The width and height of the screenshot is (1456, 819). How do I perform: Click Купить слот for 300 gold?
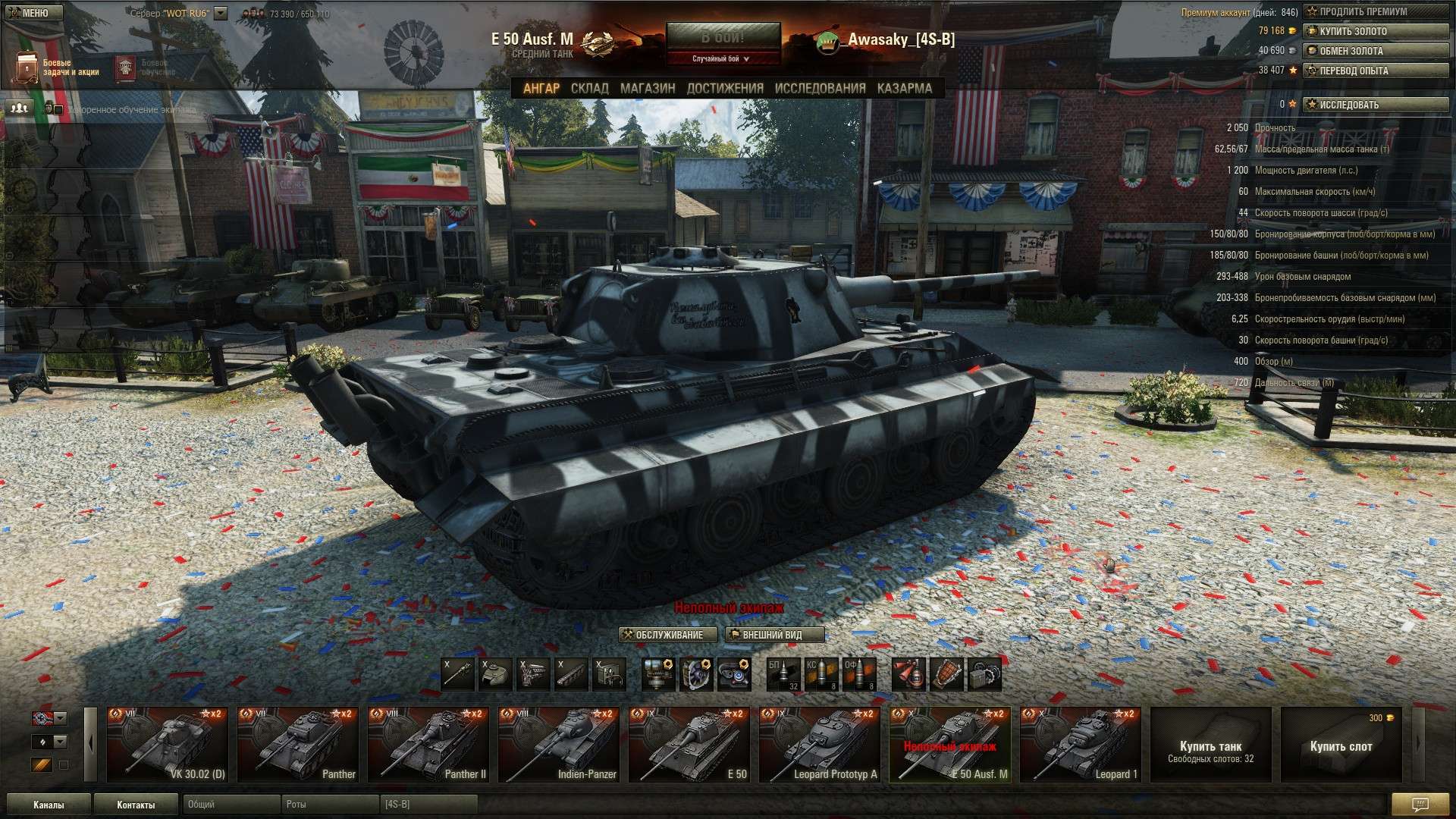click(1341, 746)
